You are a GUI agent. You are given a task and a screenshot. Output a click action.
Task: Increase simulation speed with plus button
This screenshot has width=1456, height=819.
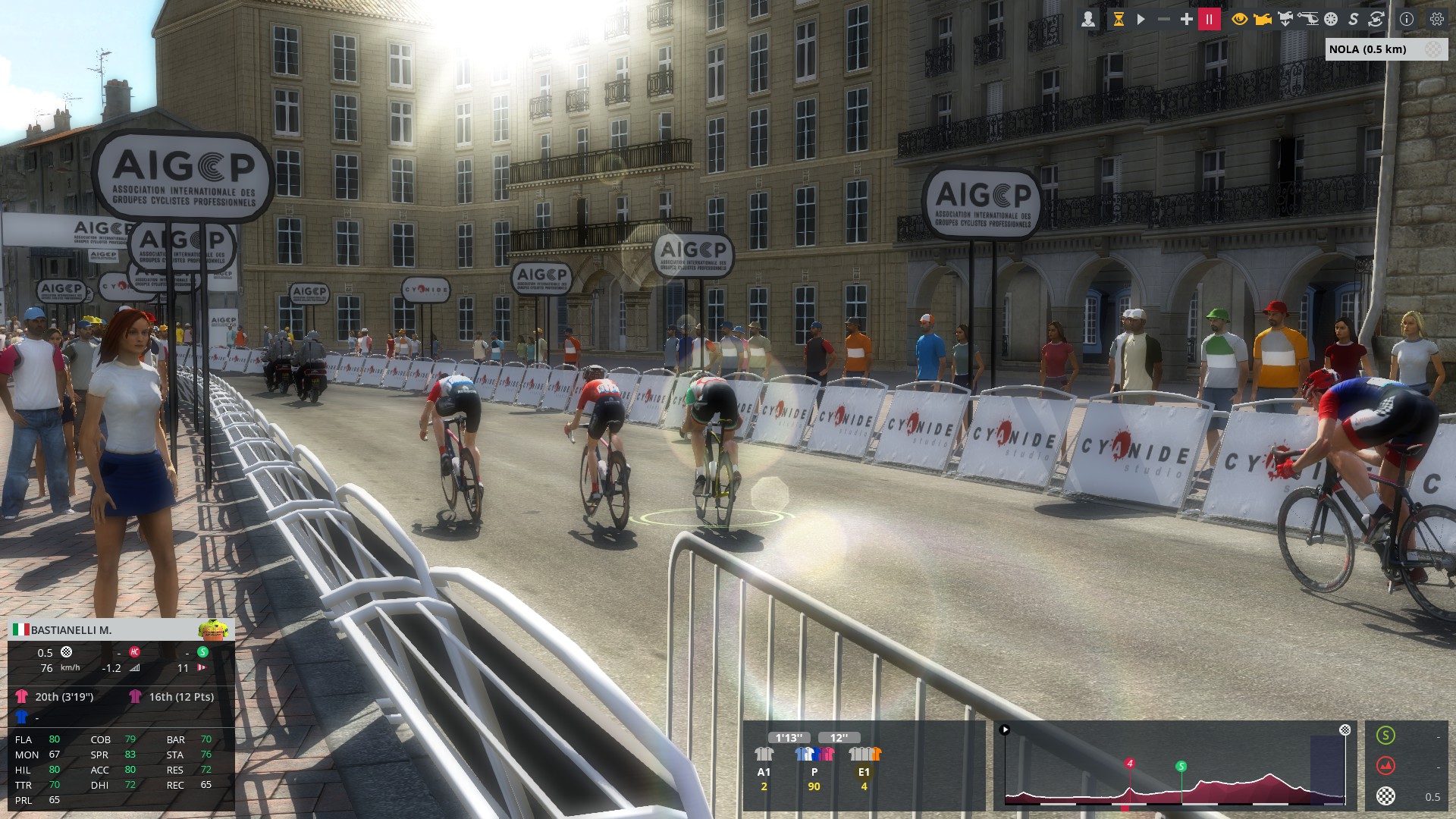coord(1186,20)
